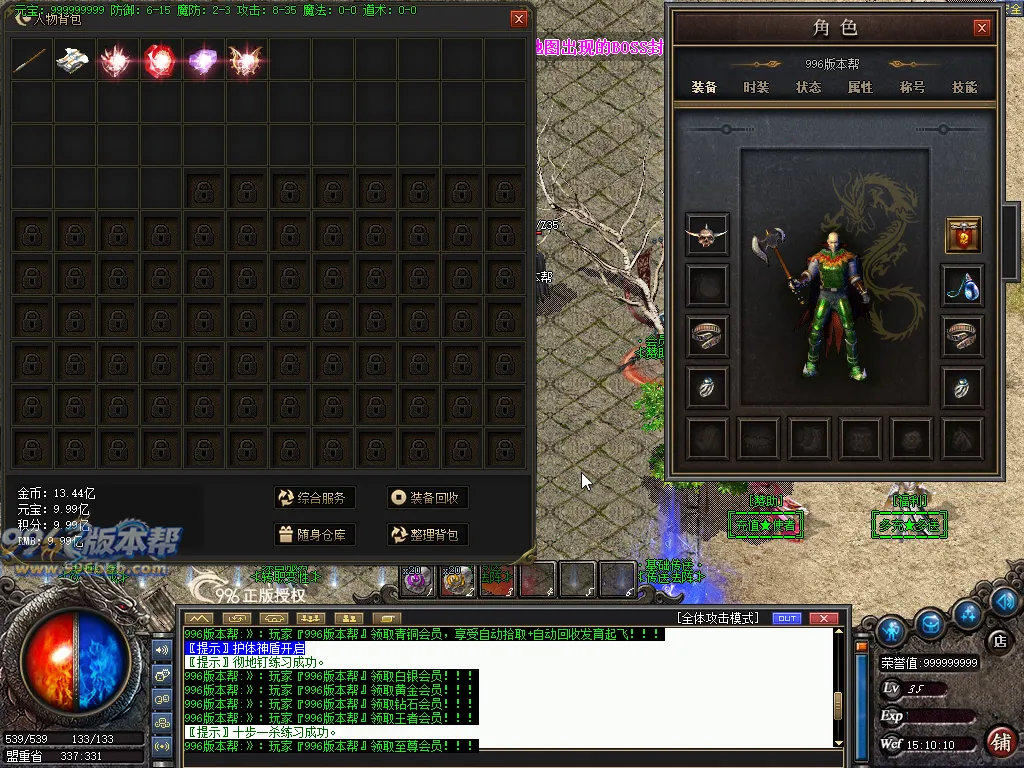This screenshot has height=768, width=1024.
Task: Sort inventory with 整理背包
Action: (428, 535)
